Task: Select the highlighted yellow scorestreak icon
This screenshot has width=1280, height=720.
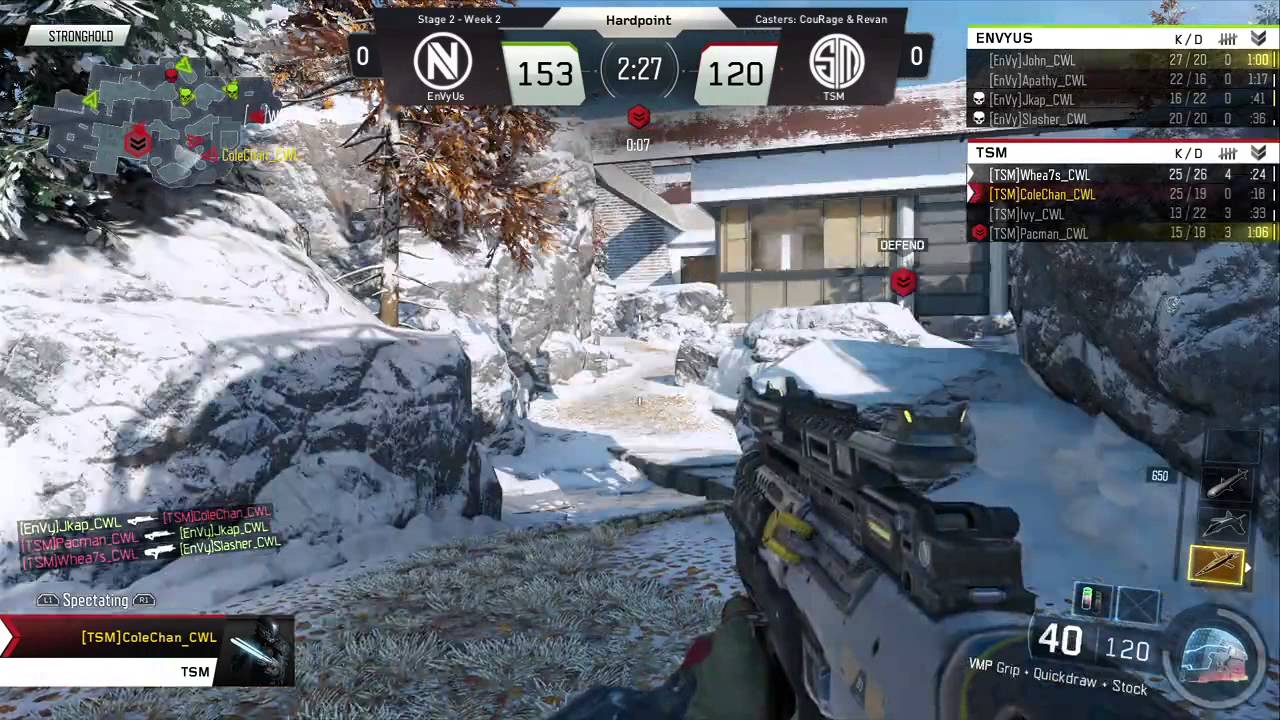Action: (1216, 566)
